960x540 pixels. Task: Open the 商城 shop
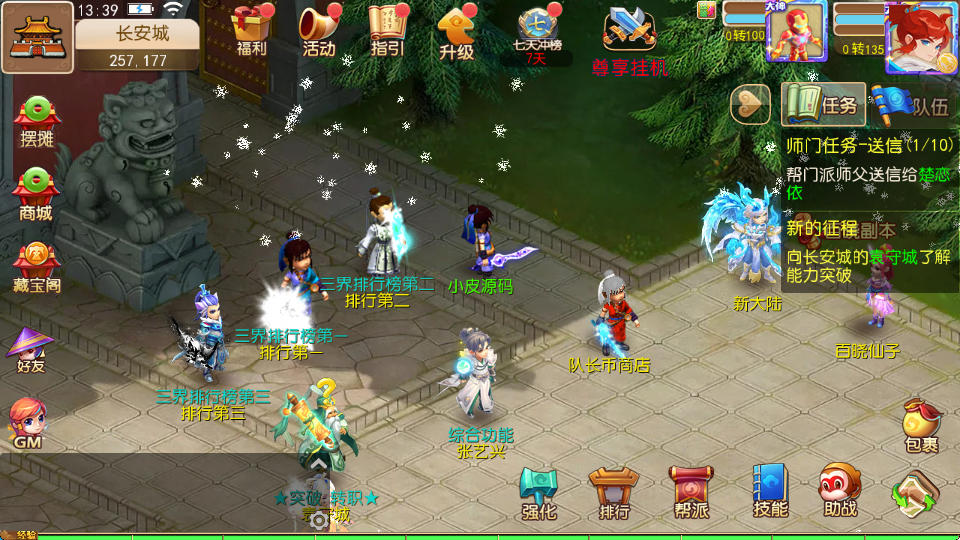(x=36, y=193)
